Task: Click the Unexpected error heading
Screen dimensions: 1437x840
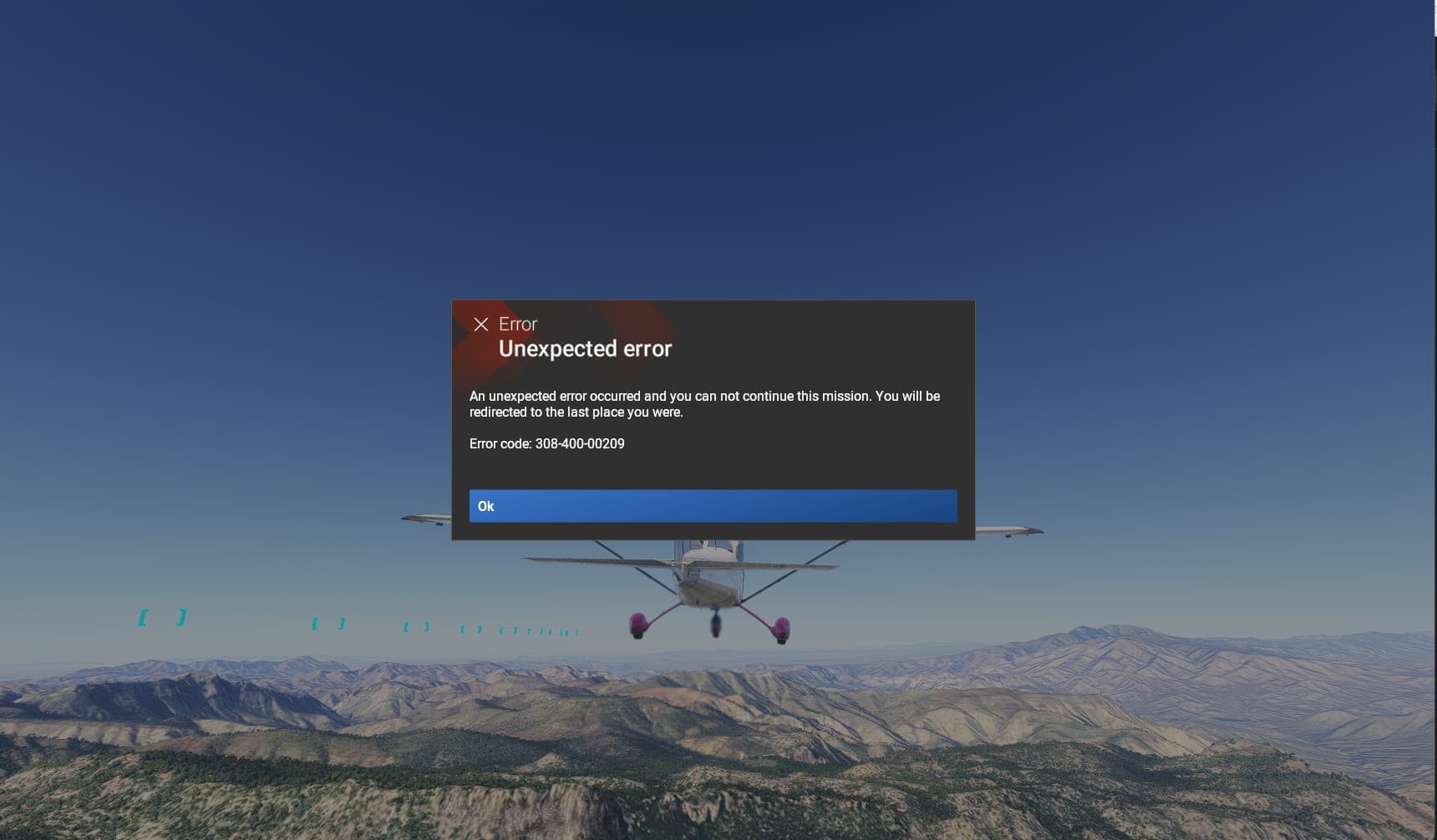Action: pos(586,348)
